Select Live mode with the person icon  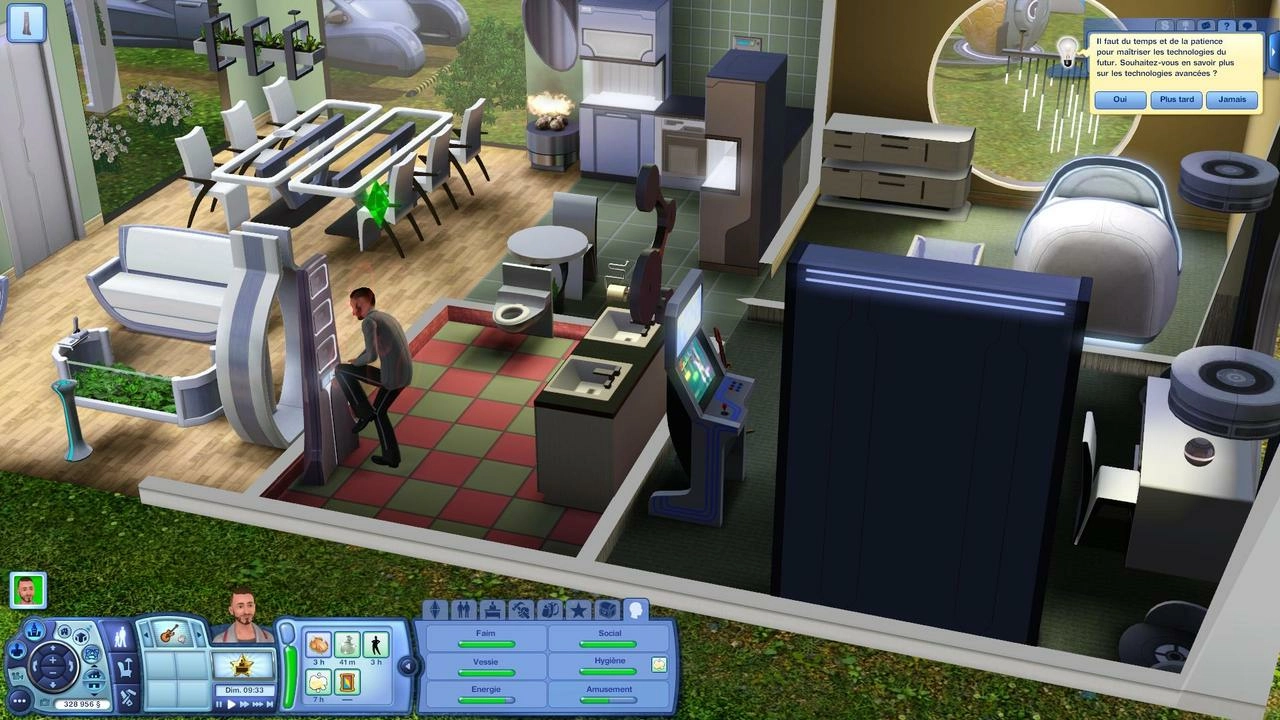pyautogui.click(x=121, y=638)
